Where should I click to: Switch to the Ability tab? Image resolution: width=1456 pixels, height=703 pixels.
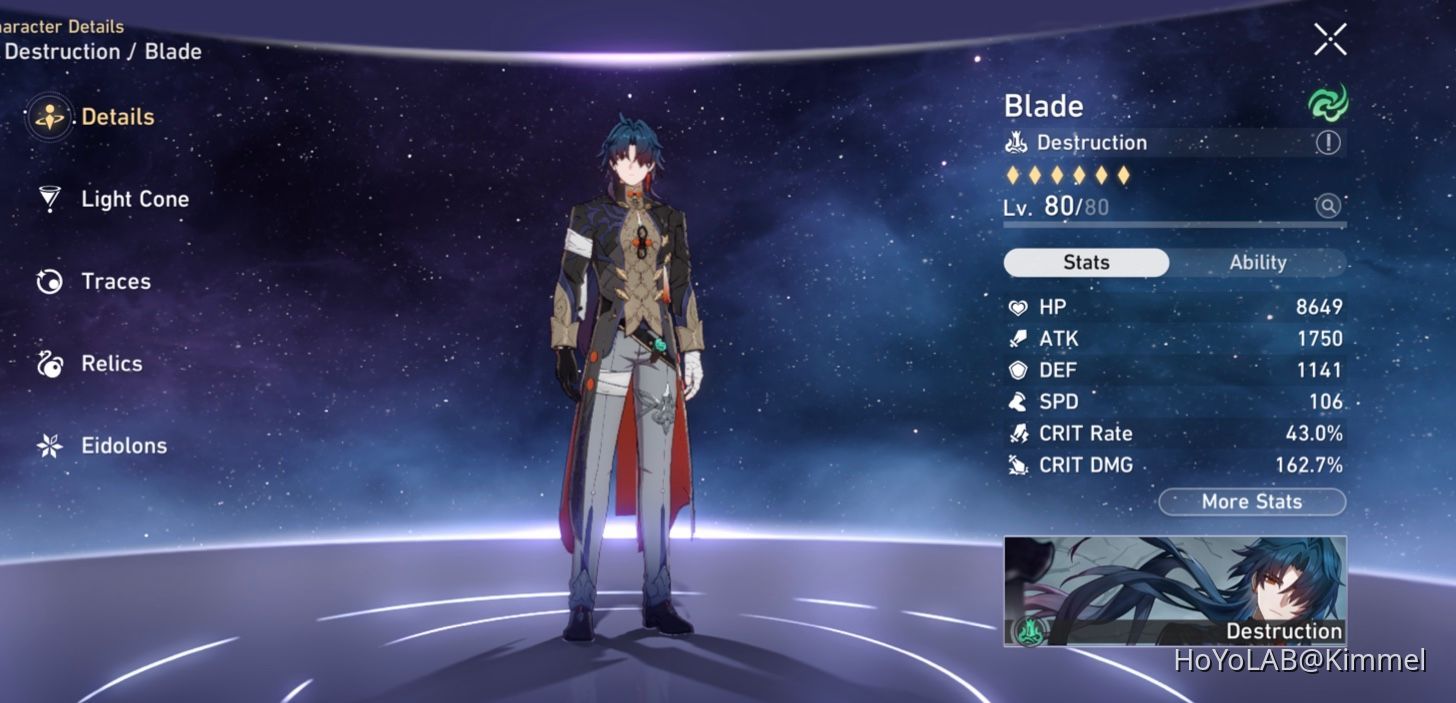[x=1257, y=262]
